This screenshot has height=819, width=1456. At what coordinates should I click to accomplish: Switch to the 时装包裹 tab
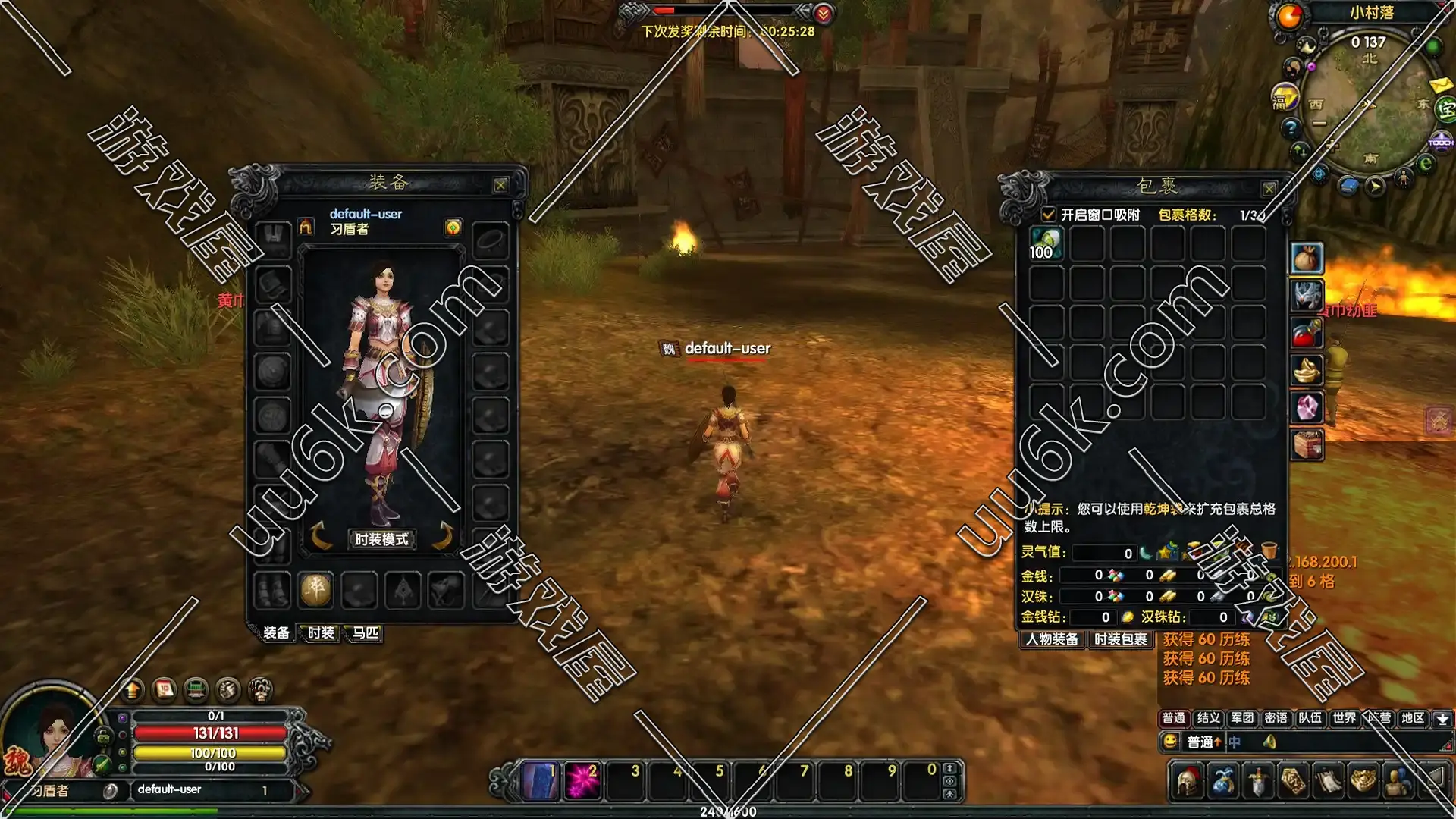(1120, 639)
